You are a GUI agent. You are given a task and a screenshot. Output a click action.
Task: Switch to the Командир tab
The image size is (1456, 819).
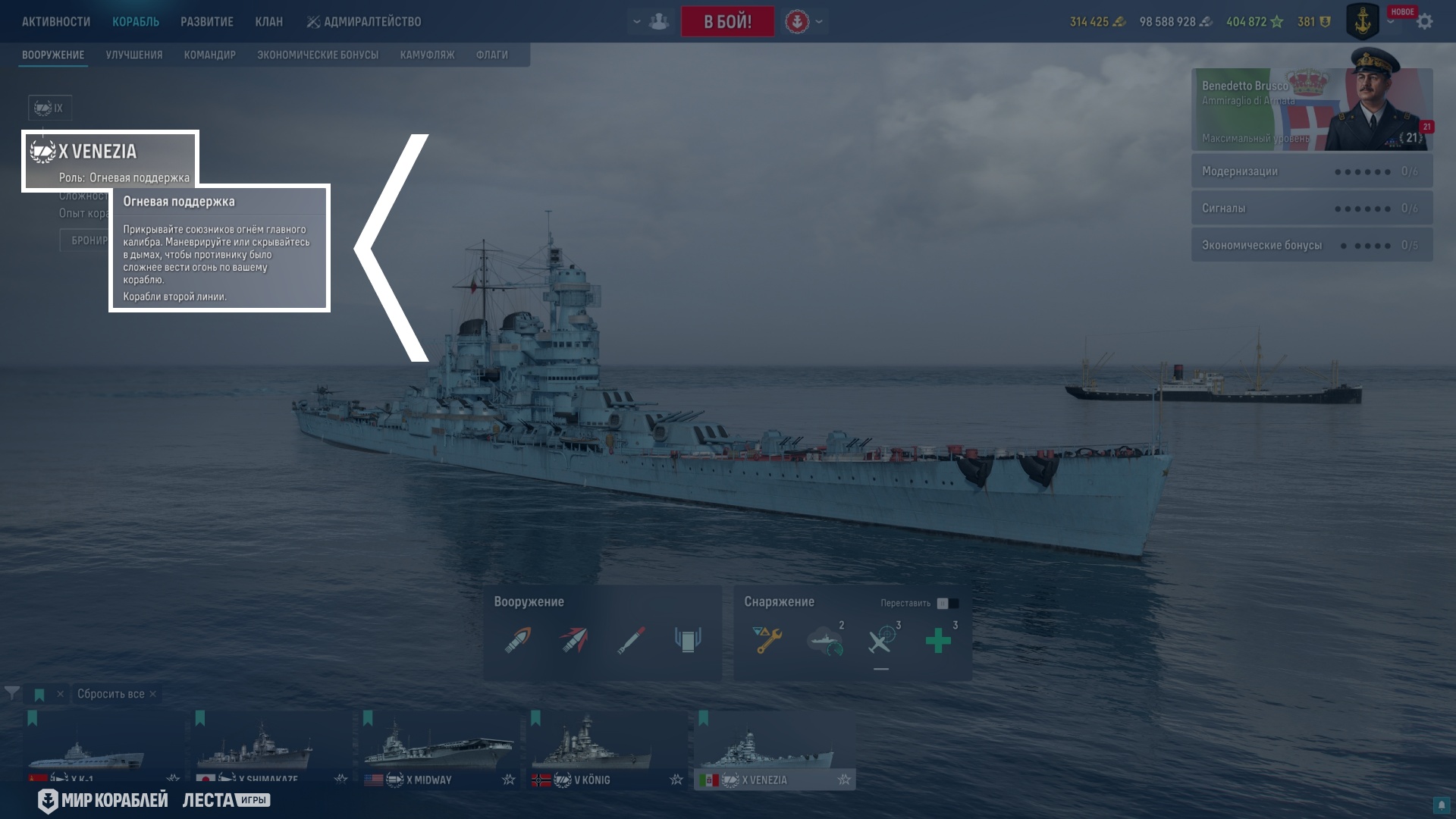(209, 55)
